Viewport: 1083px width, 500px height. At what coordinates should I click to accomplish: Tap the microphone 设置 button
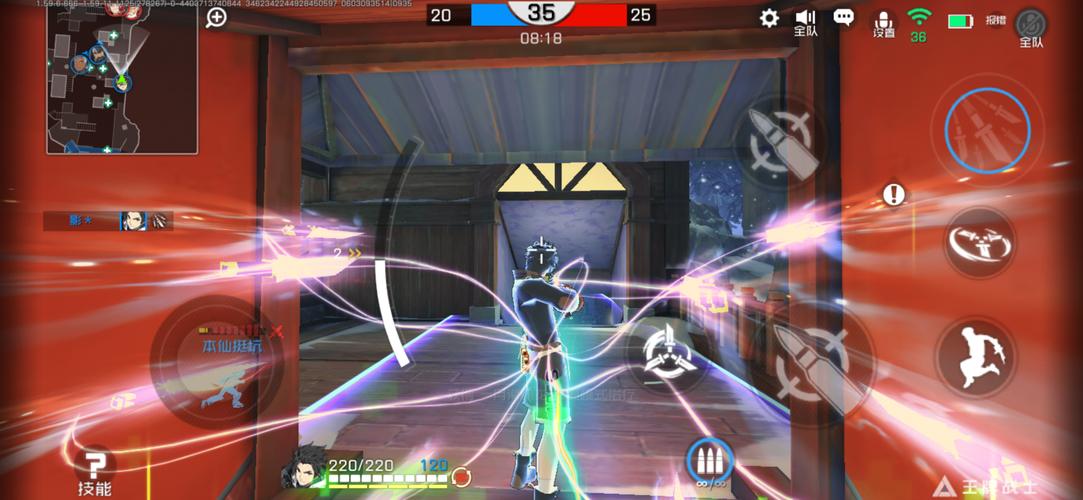coord(884,24)
